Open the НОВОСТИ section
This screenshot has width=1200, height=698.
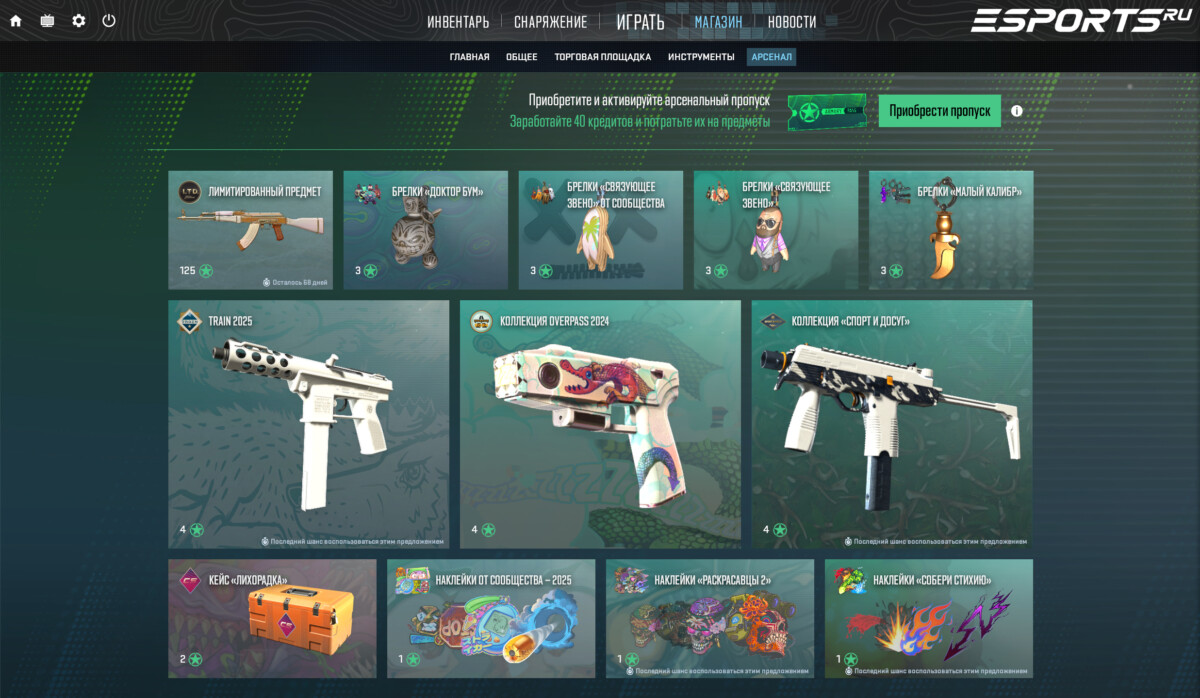click(792, 22)
